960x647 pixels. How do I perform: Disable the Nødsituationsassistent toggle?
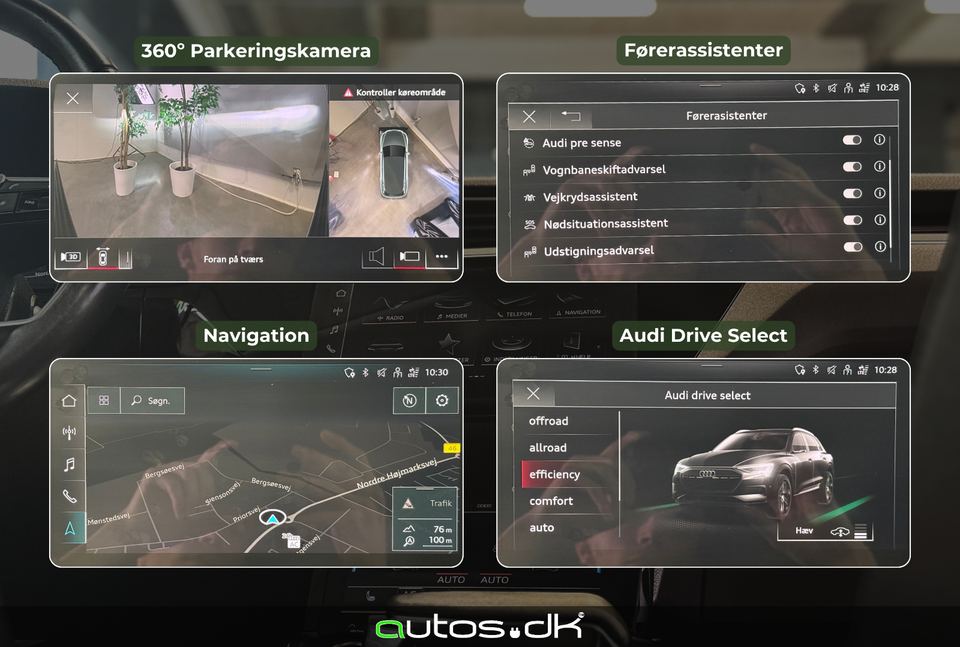click(852, 221)
